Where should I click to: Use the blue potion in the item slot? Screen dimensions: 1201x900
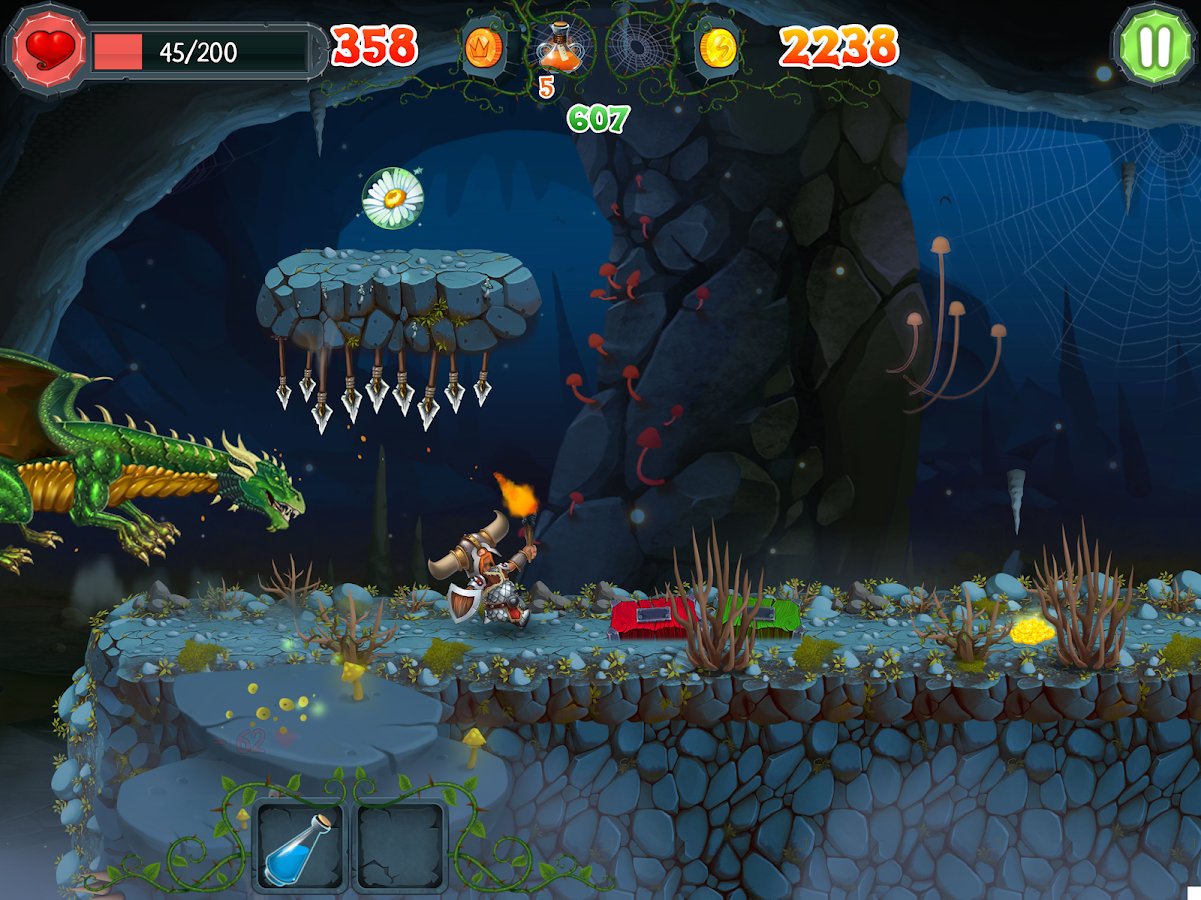[x=300, y=846]
